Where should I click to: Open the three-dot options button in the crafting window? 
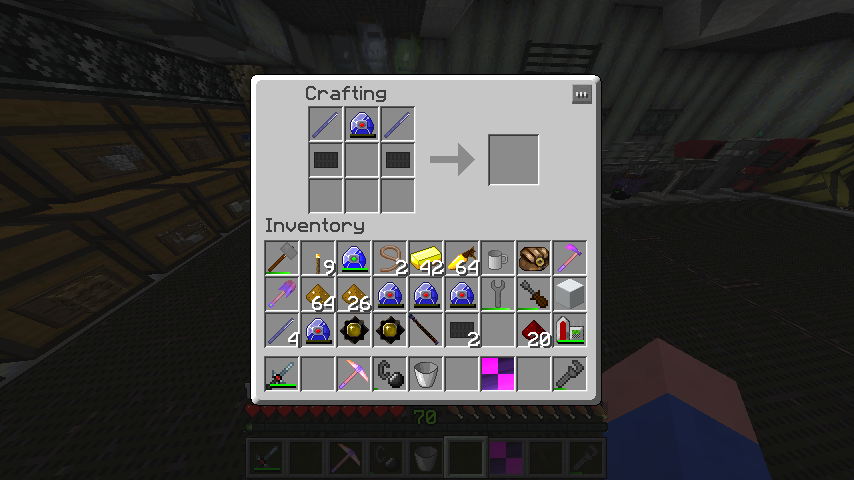point(582,94)
